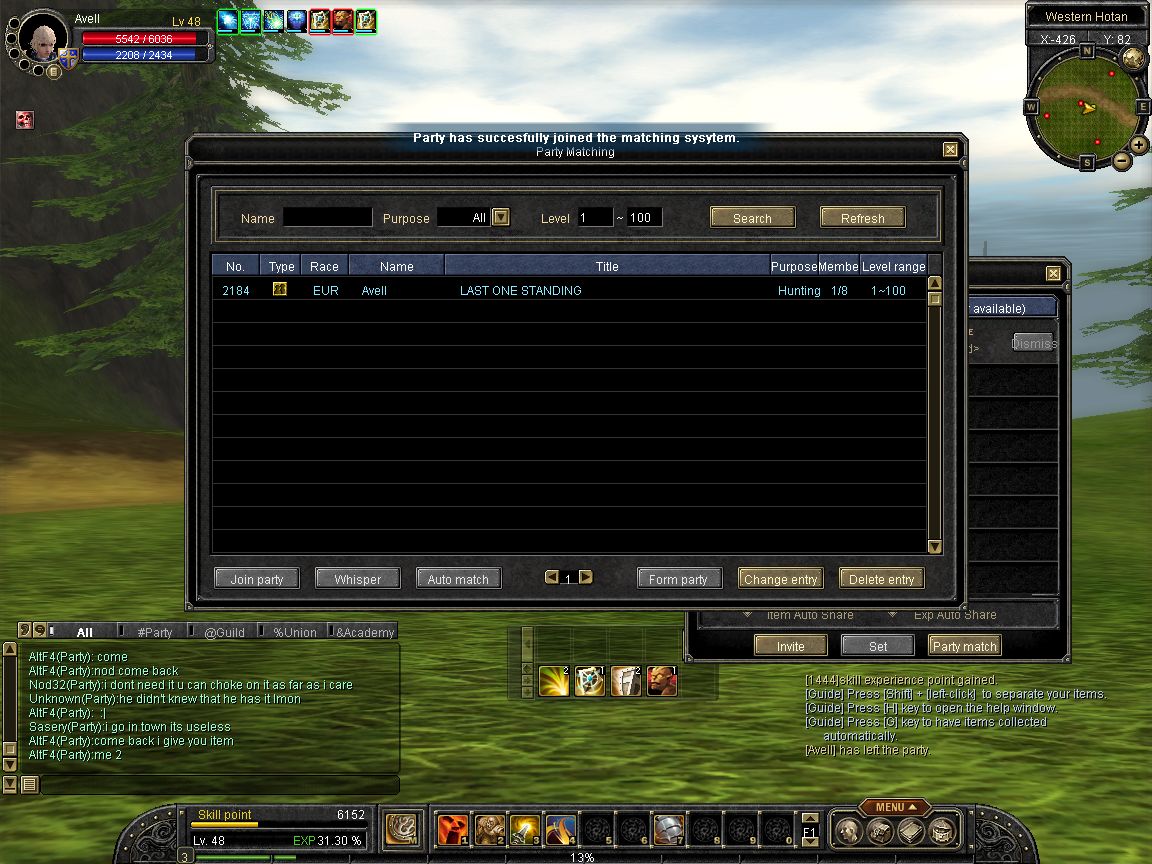Switch to the #Party chat tab
This screenshot has width=1152, height=864.
154,632
